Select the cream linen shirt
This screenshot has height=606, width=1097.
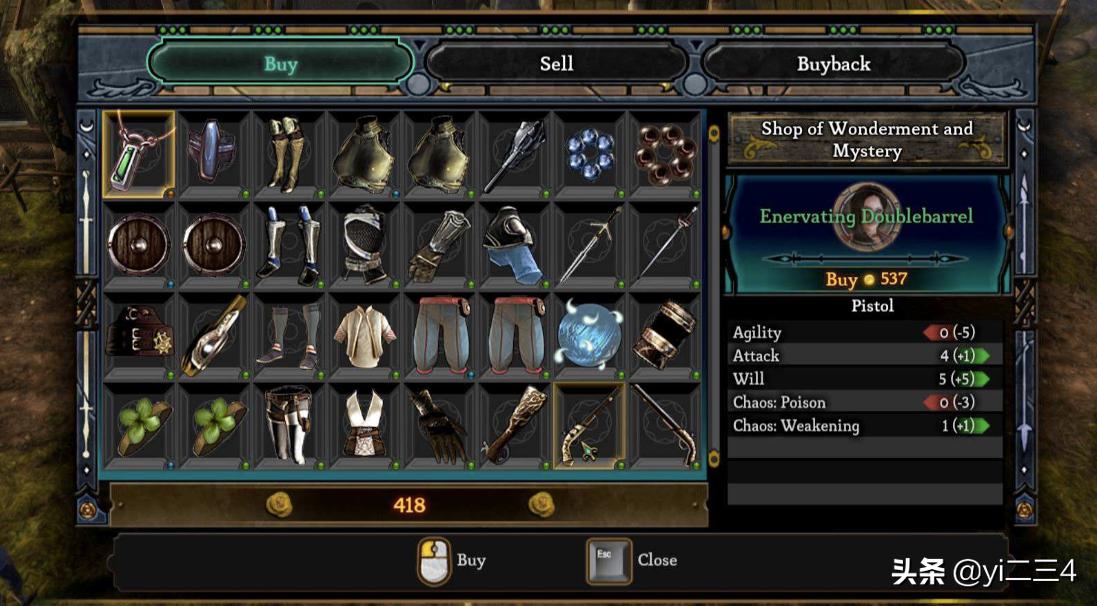coord(364,333)
